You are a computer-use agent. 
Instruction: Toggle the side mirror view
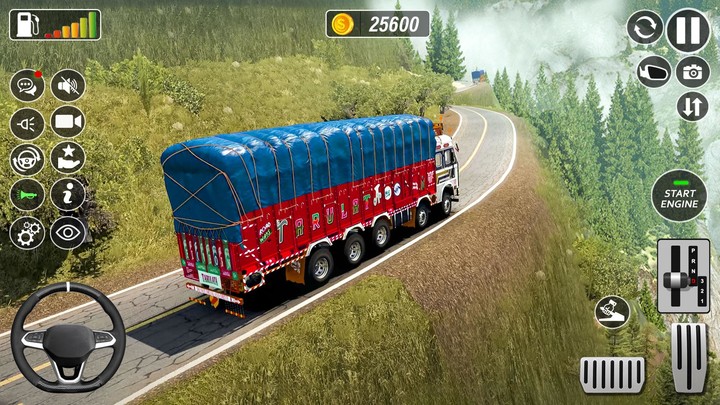pos(654,71)
